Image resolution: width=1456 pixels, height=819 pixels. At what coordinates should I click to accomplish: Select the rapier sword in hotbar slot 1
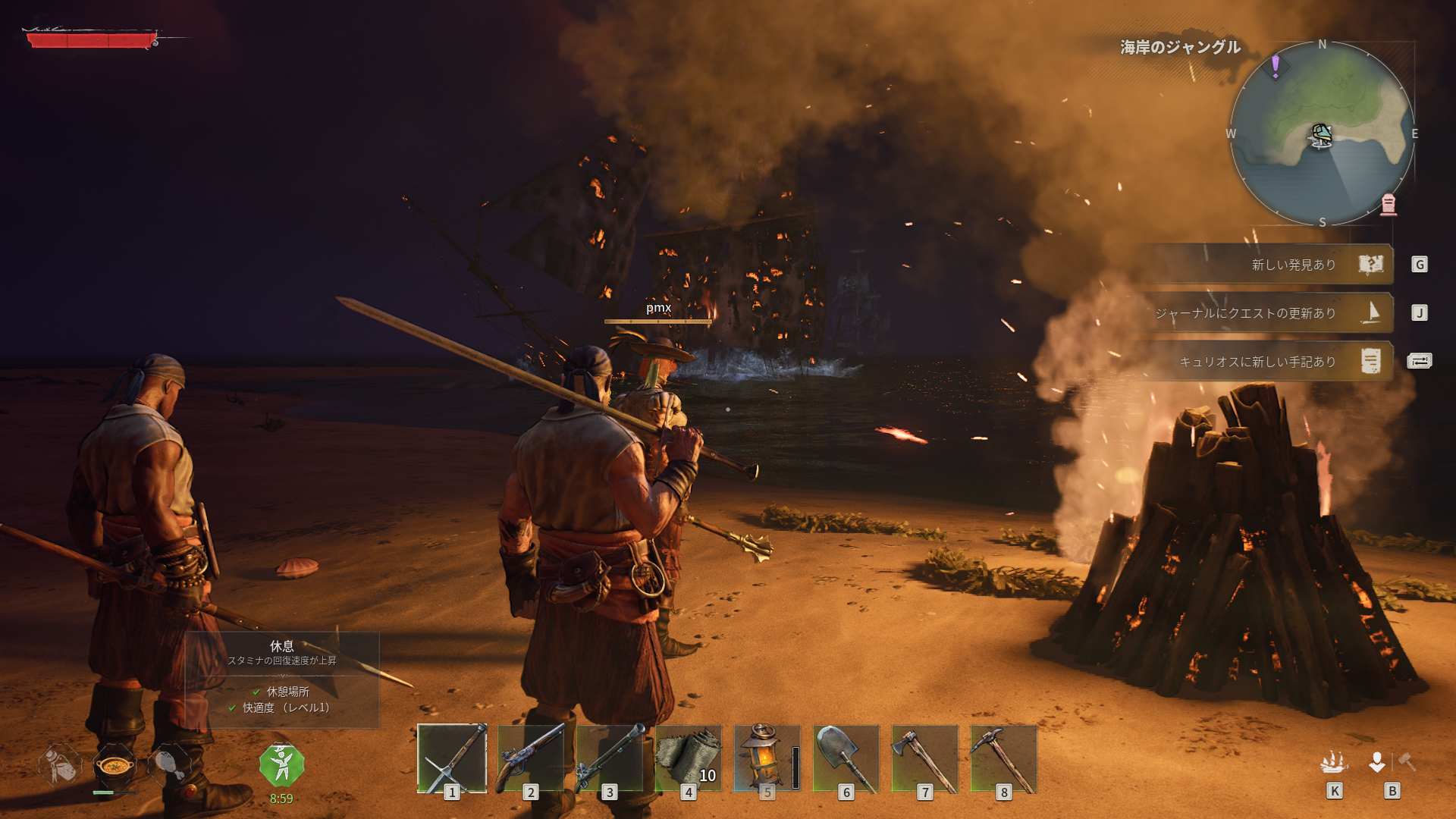click(452, 758)
